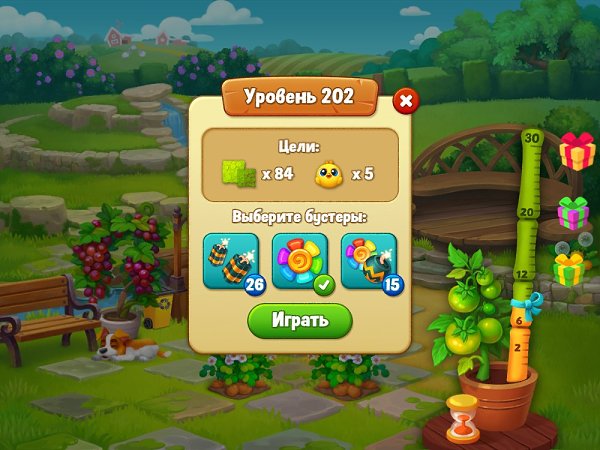Toggle the checked rainbow flower booster
Image resolution: width=600 pixels, height=450 pixels.
300,261
